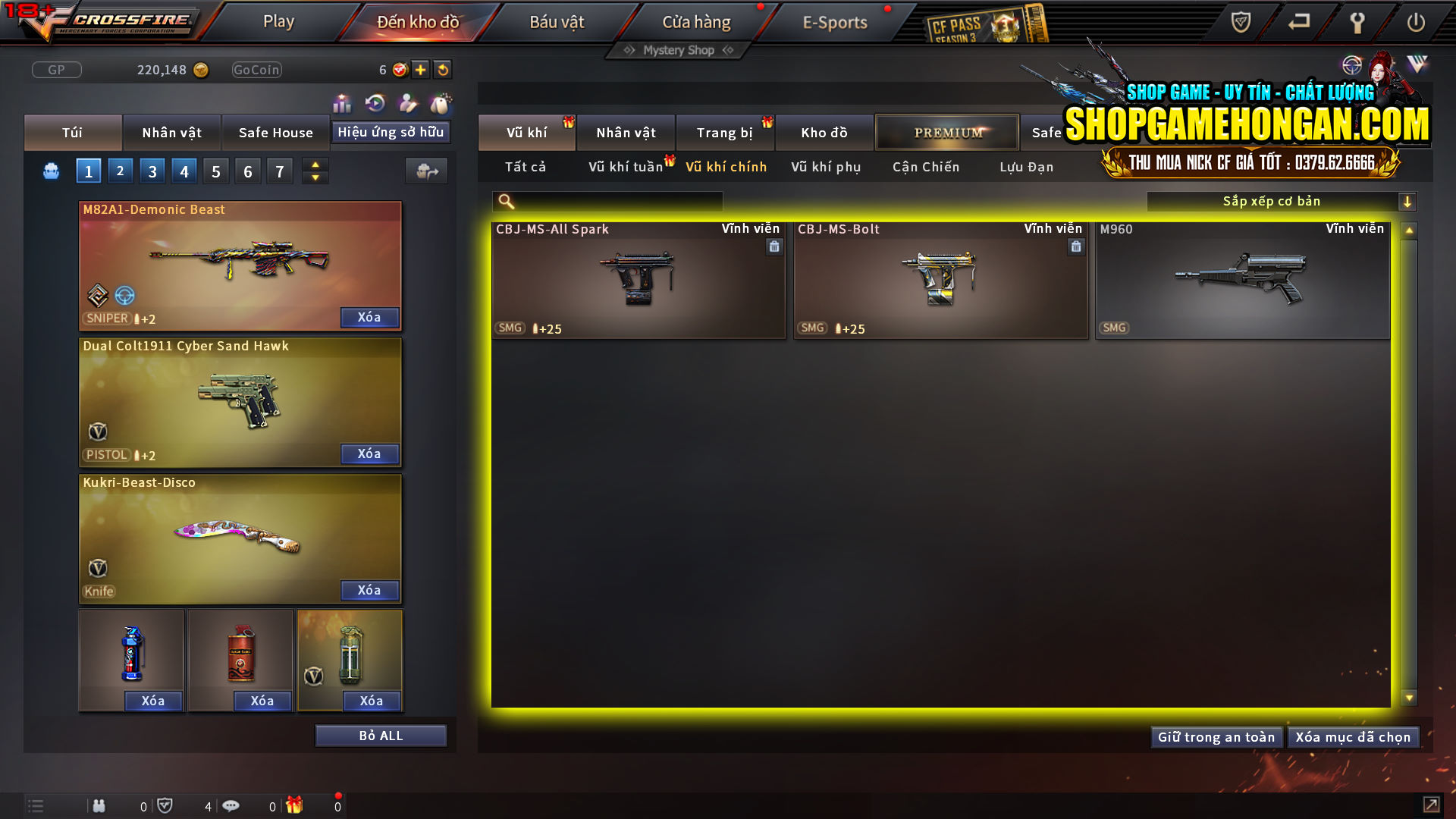Click the page up arrow beside bag numbers
The height and width of the screenshot is (819, 1456).
point(315,164)
